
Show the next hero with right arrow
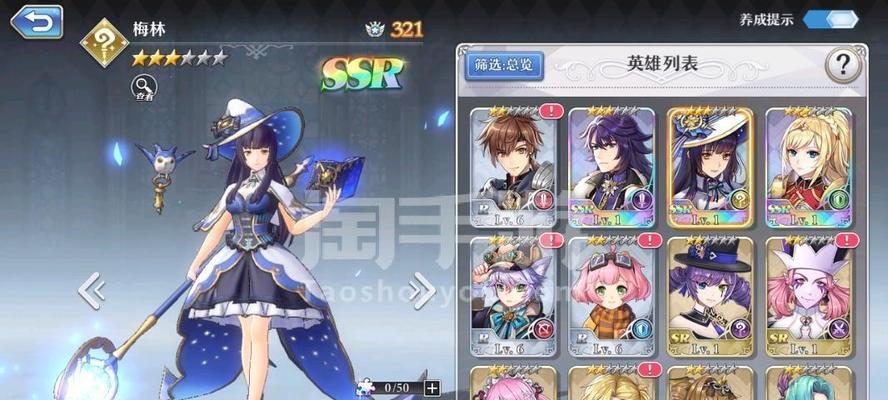tap(421, 290)
